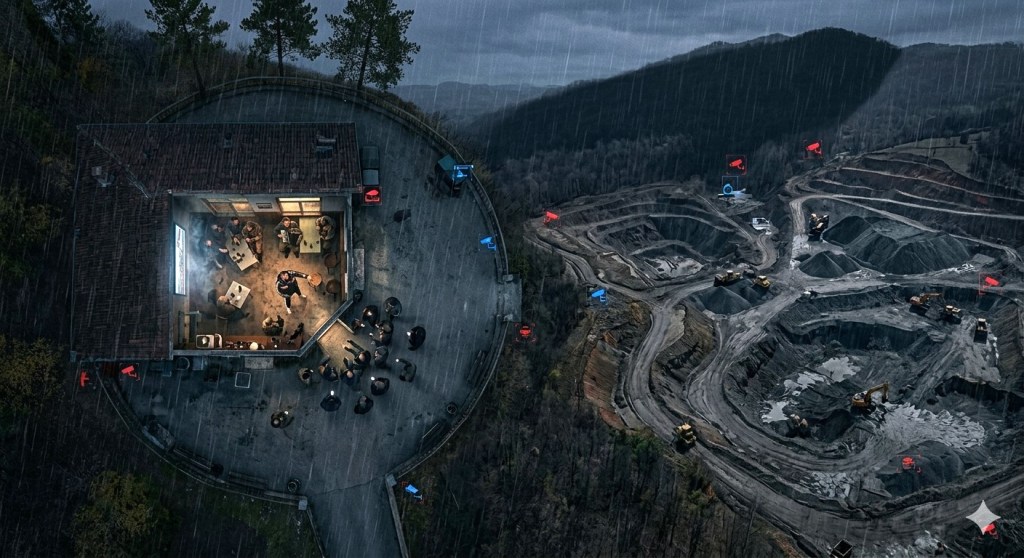Select the red camera marker above the blue circle
1024x558 pixels.
737,163
